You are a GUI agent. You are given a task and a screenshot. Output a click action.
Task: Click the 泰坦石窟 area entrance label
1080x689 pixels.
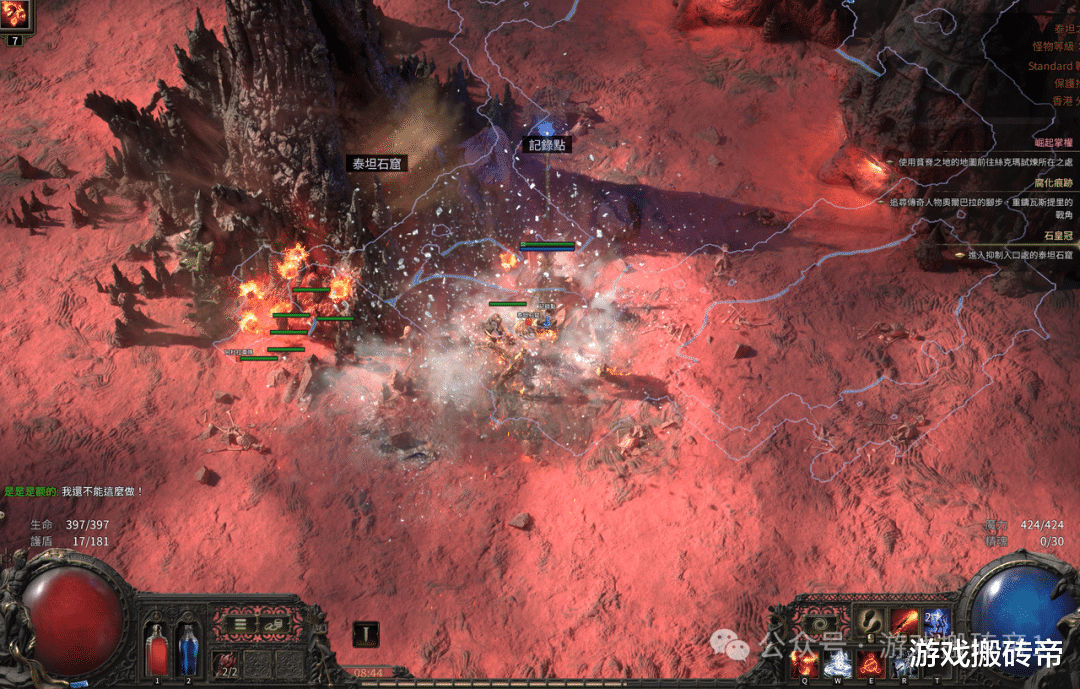[x=376, y=163]
